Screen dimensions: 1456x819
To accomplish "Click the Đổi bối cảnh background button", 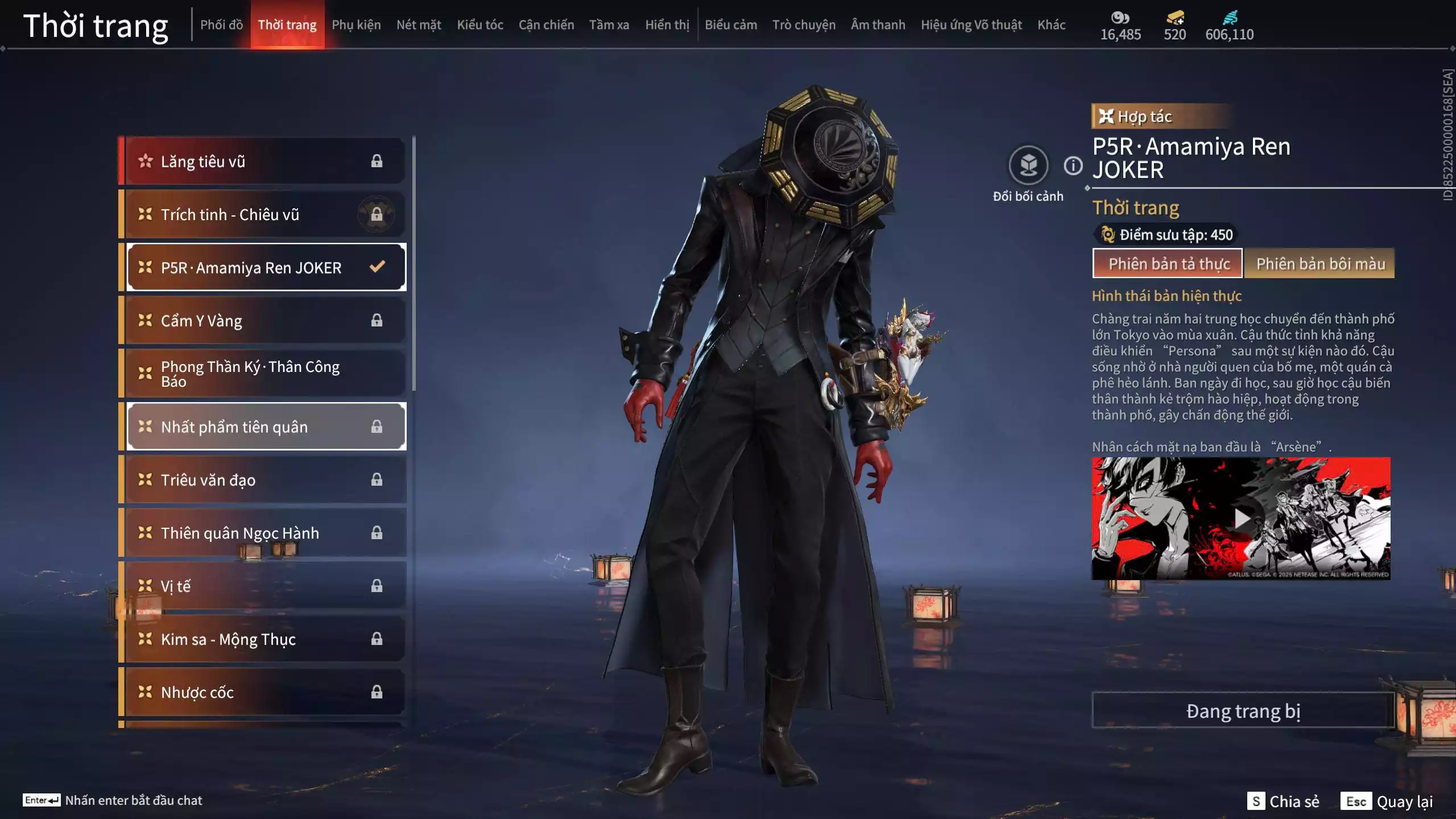I will point(1028,166).
